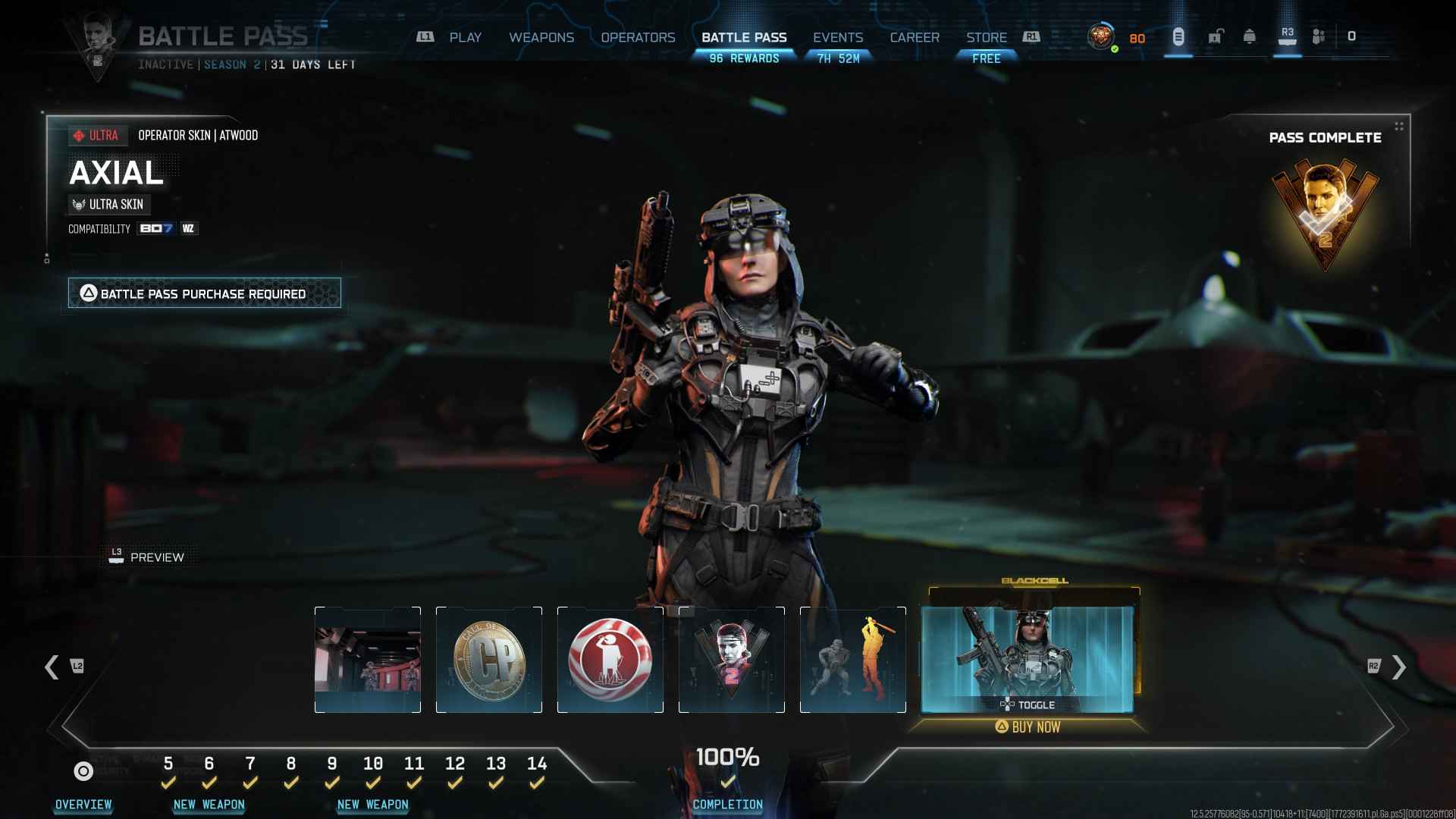
Task: Show previous battle pass page arrow
Action: pyautogui.click(x=52, y=667)
